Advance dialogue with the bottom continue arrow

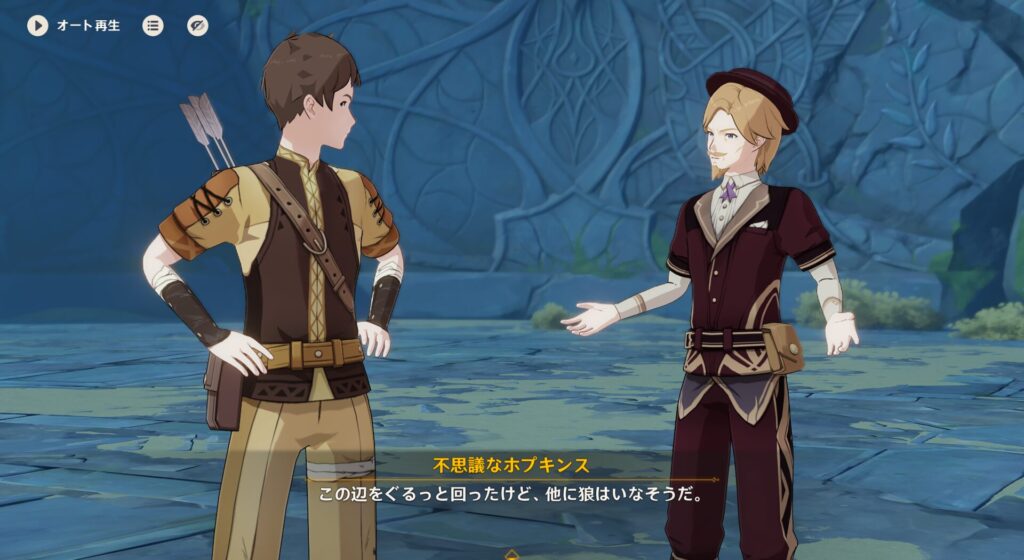[x=512, y=553]
